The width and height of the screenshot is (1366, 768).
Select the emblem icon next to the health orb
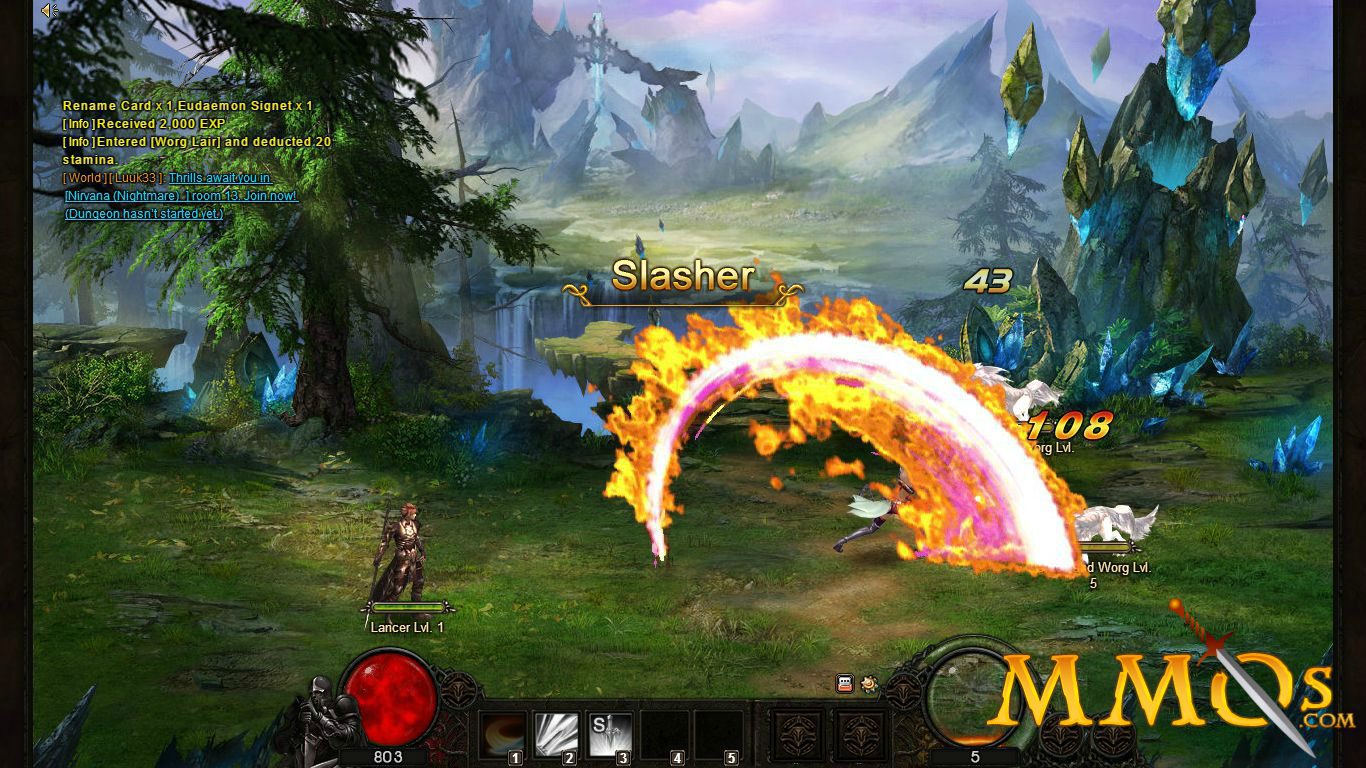click(x=460, y=688)
